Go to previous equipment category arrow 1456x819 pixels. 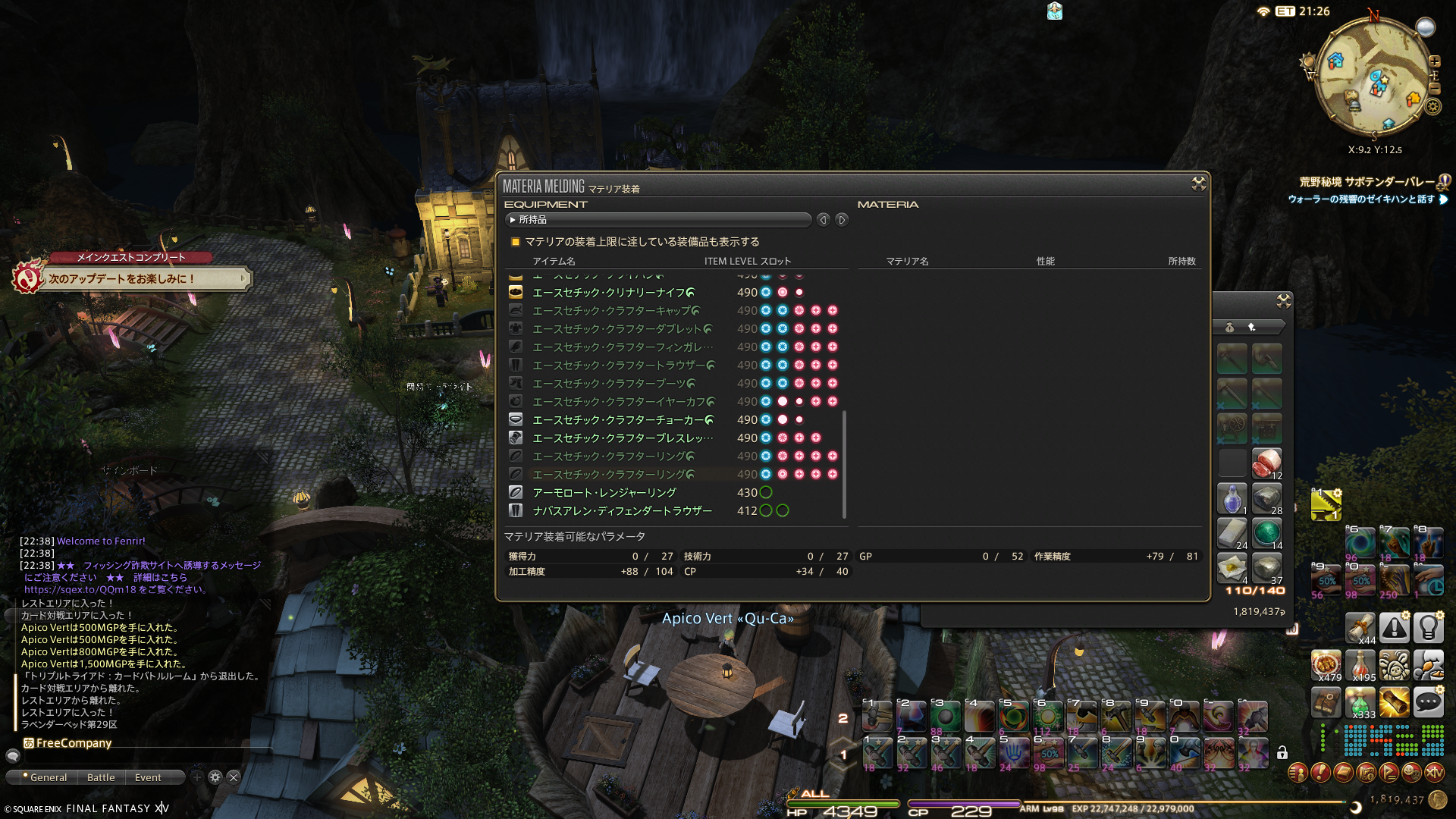pos(824,220)
